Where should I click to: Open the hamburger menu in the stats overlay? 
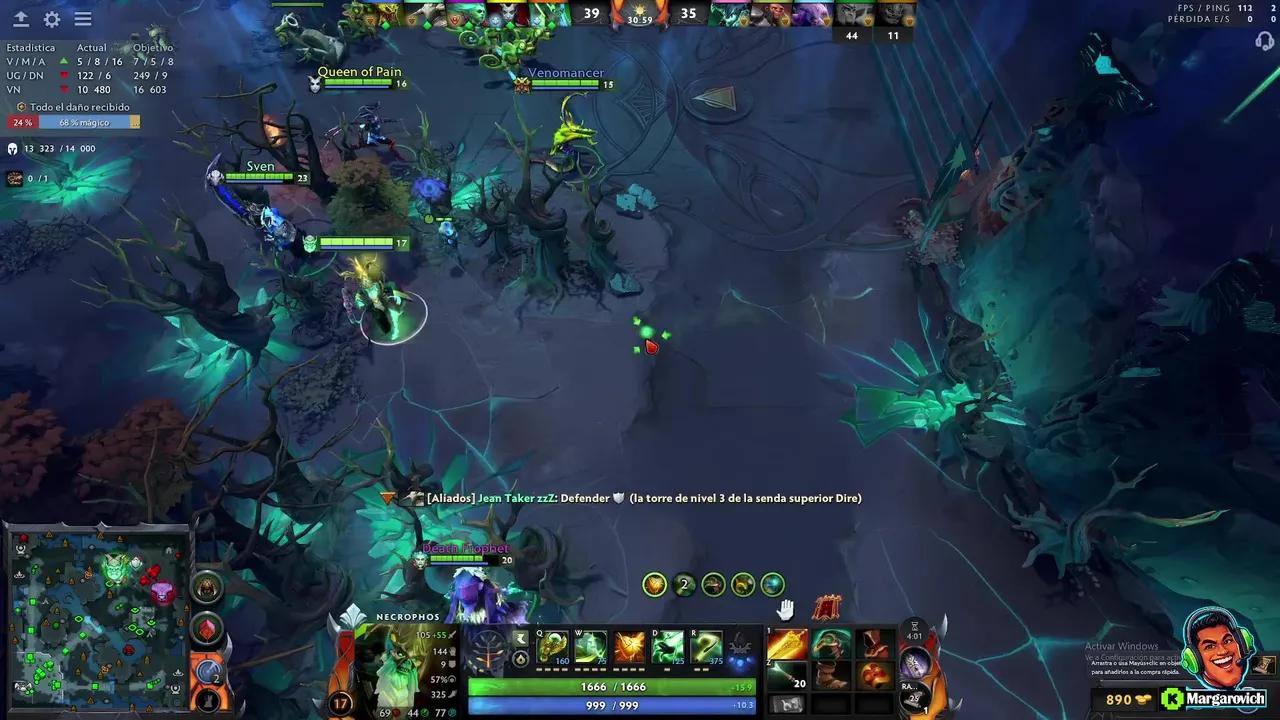pyautogui.click(x=83, y=19)
